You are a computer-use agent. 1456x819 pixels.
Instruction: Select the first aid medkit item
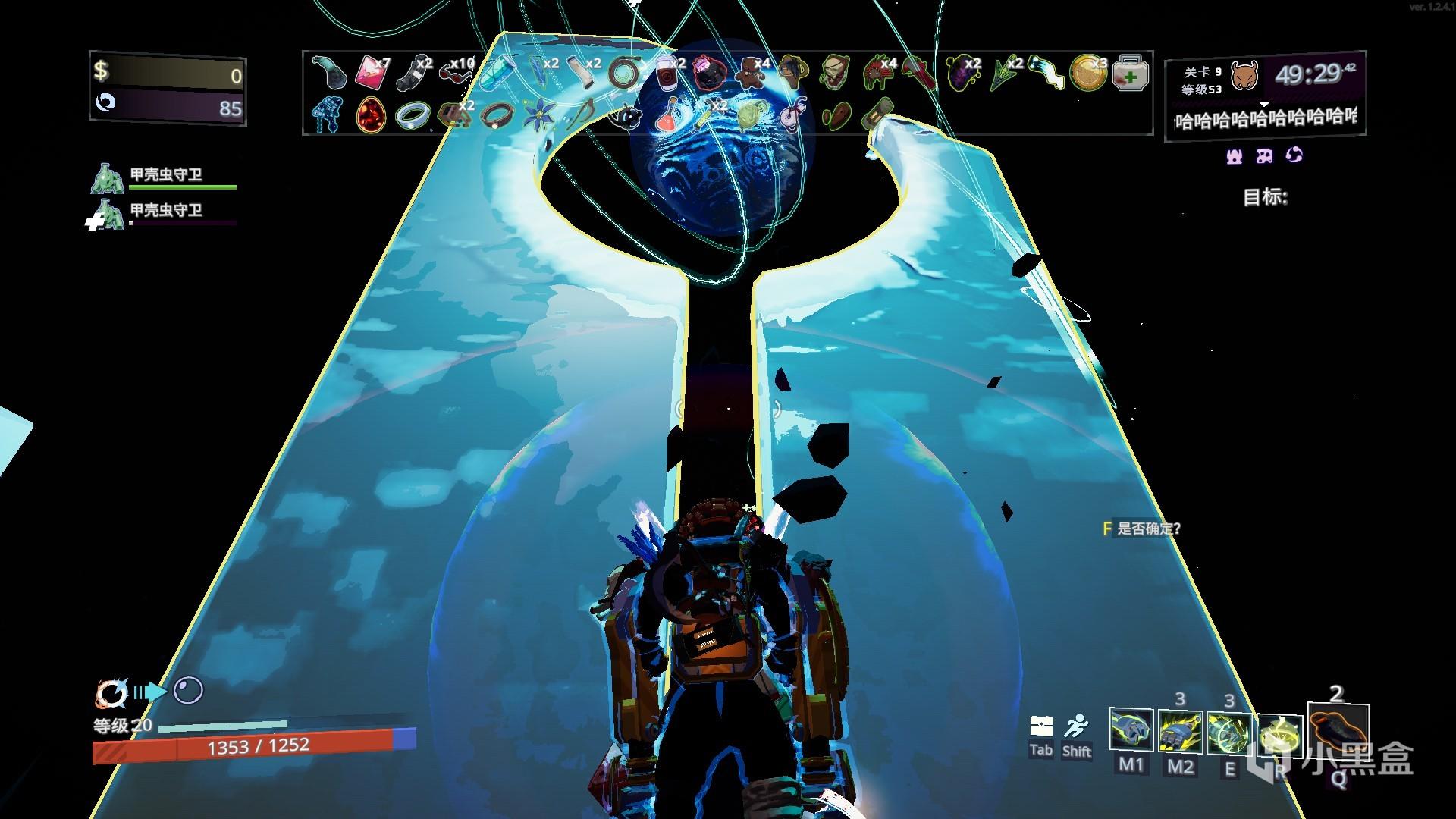pyautogui.click(x=1131, y=74)
